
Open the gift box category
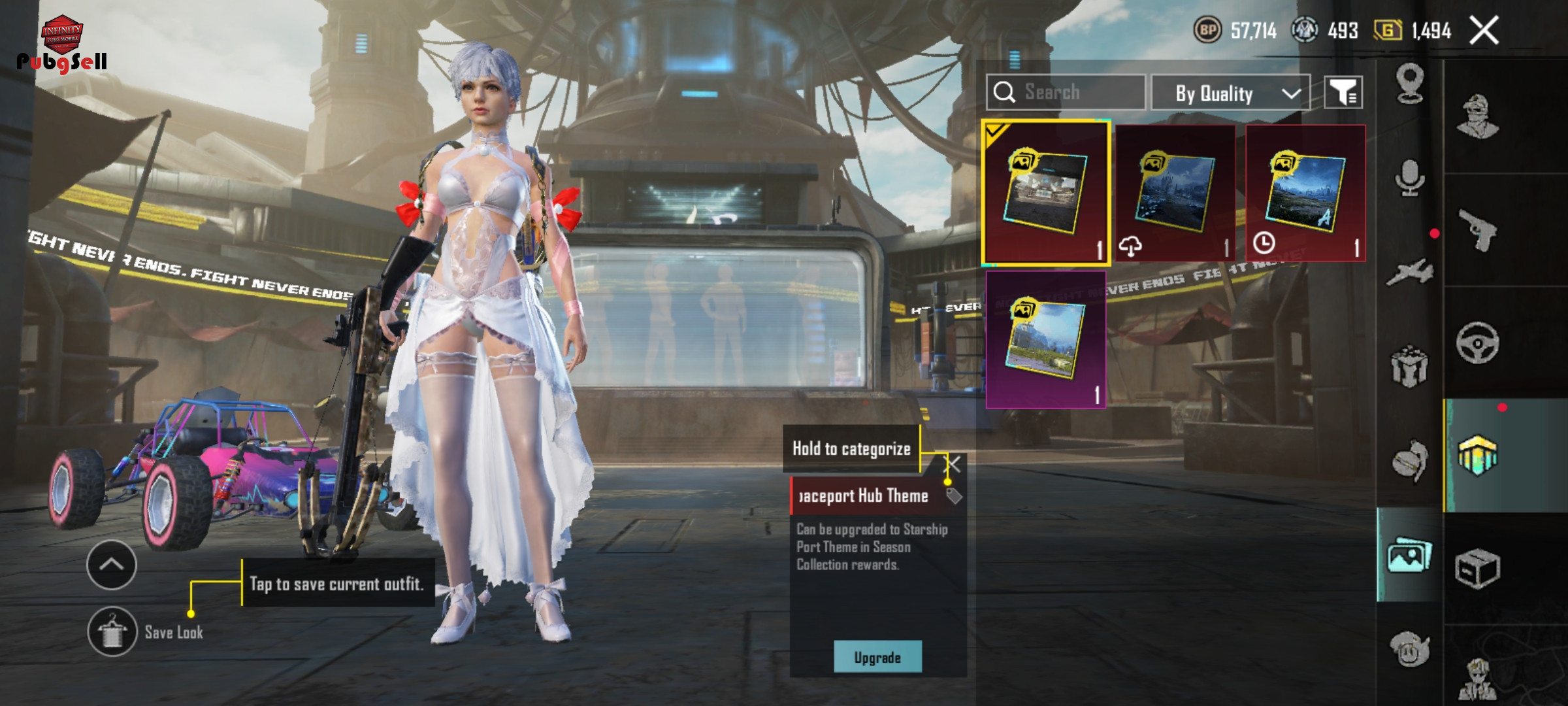[x=1409, y=367]
